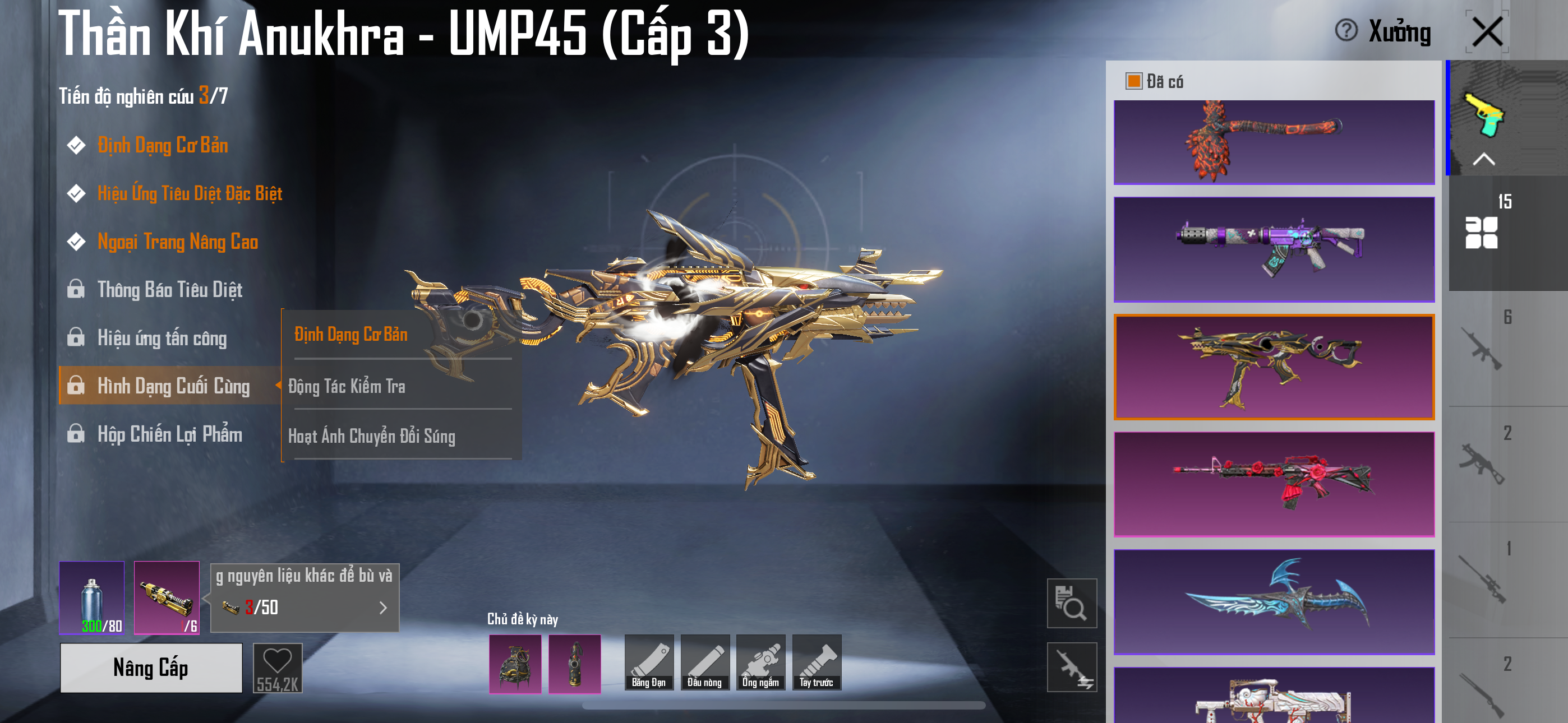This screenshot has width=1568, height=723.
Task: Open the locked Thông Báo Tiêu Diệt stage
Action: 170,290
